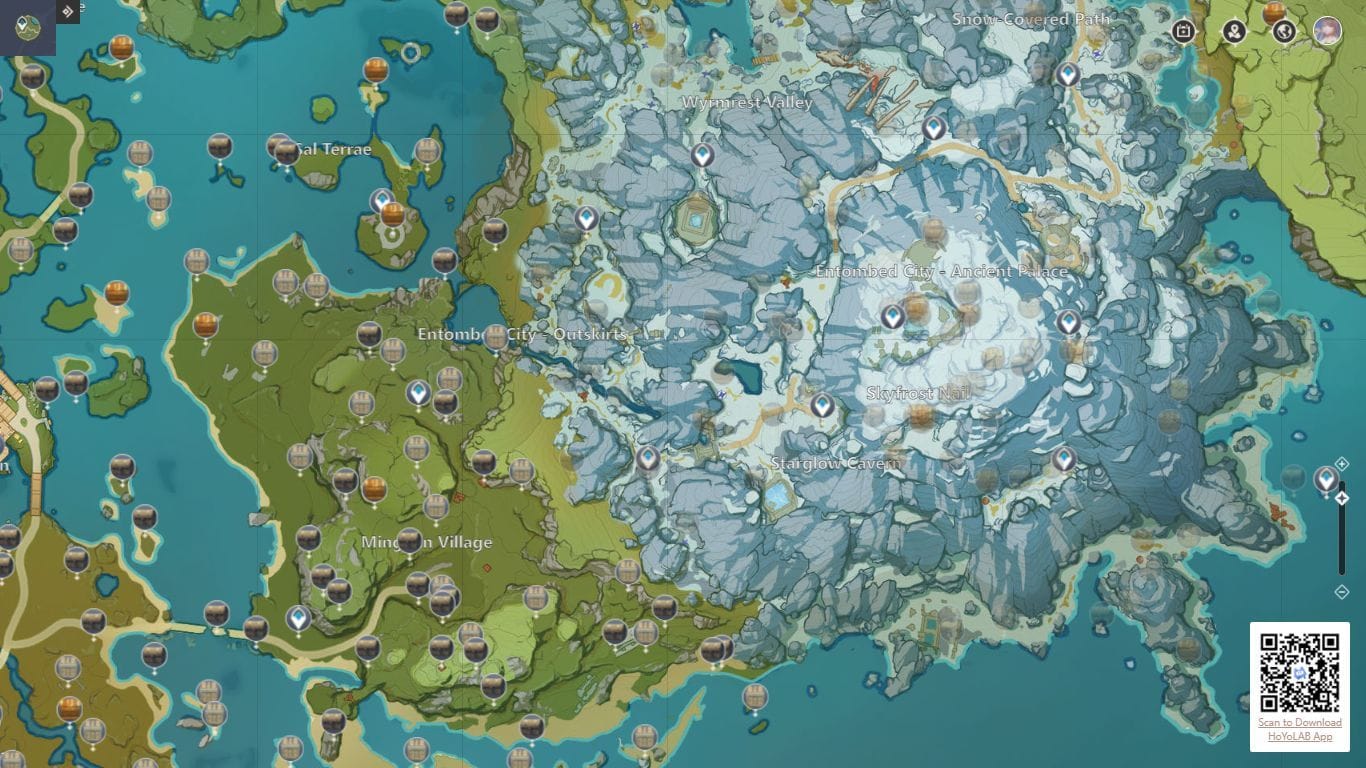Select the teleport waypoint near Sal Terrae

[x=380, y=200]
